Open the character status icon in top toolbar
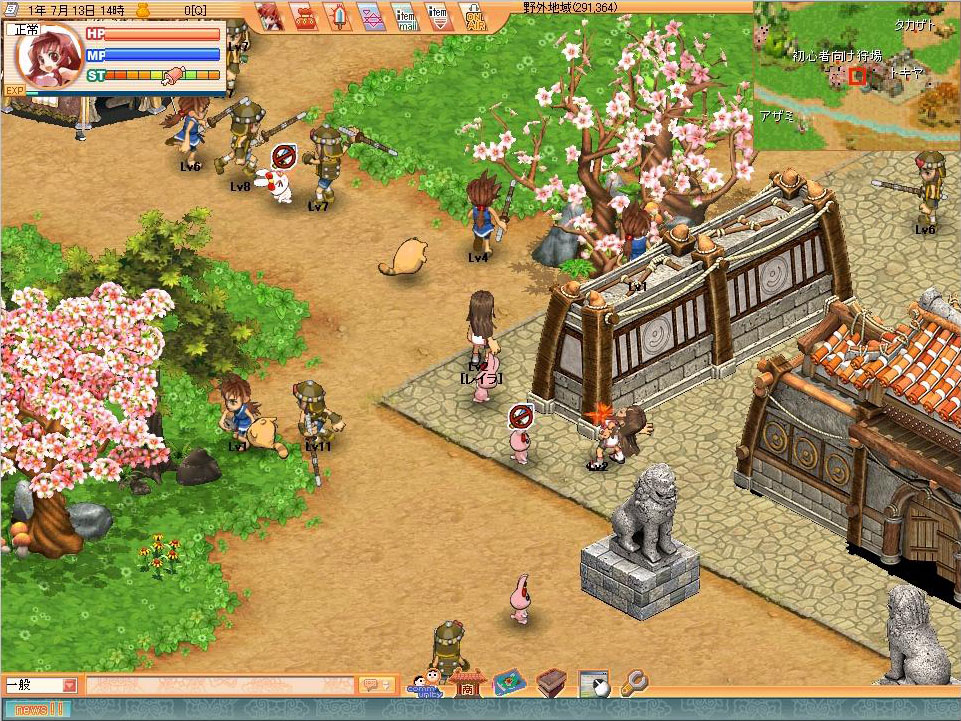961x721 pixels. (x=270, y=15)
